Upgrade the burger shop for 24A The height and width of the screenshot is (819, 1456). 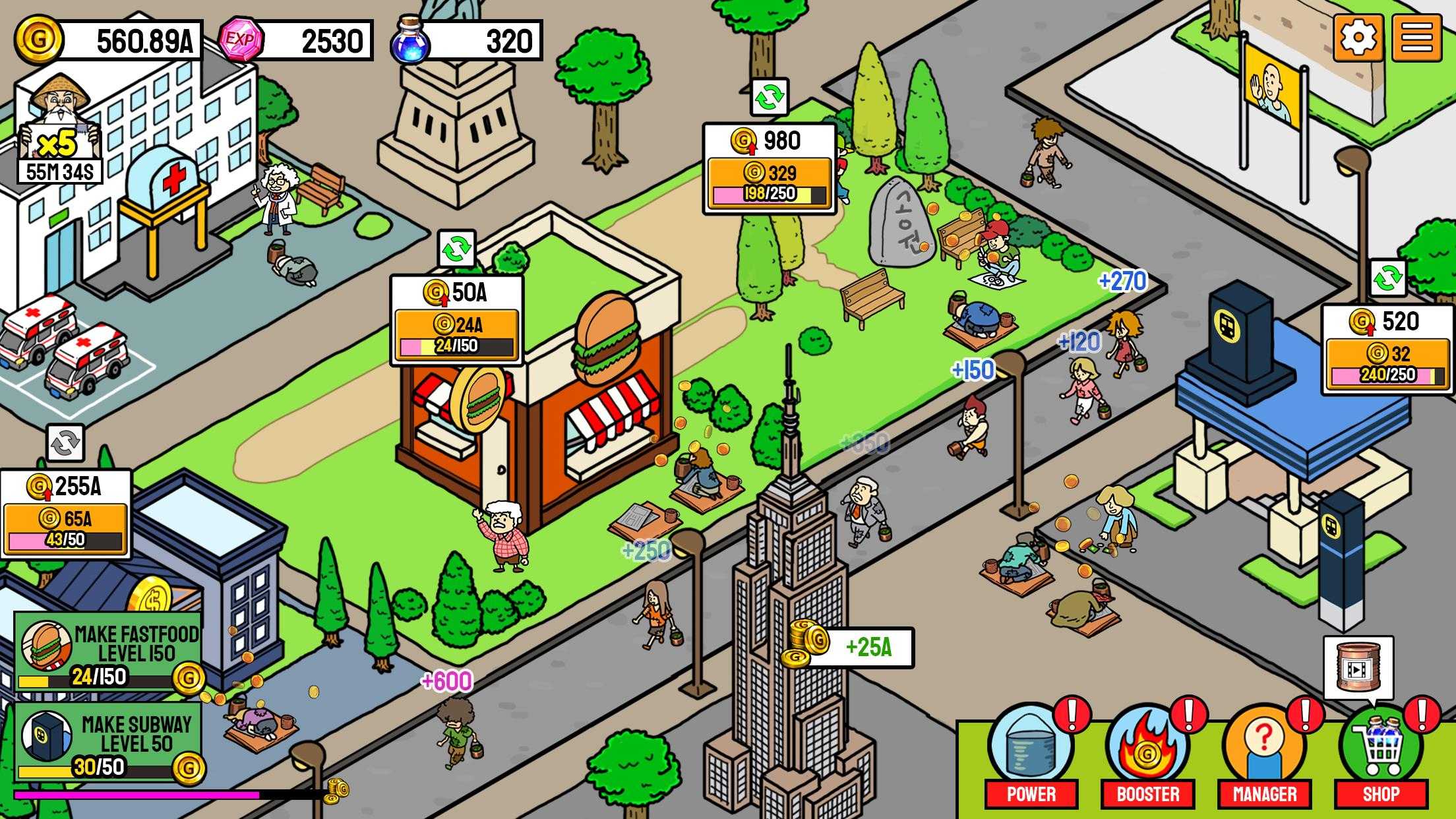456,334
